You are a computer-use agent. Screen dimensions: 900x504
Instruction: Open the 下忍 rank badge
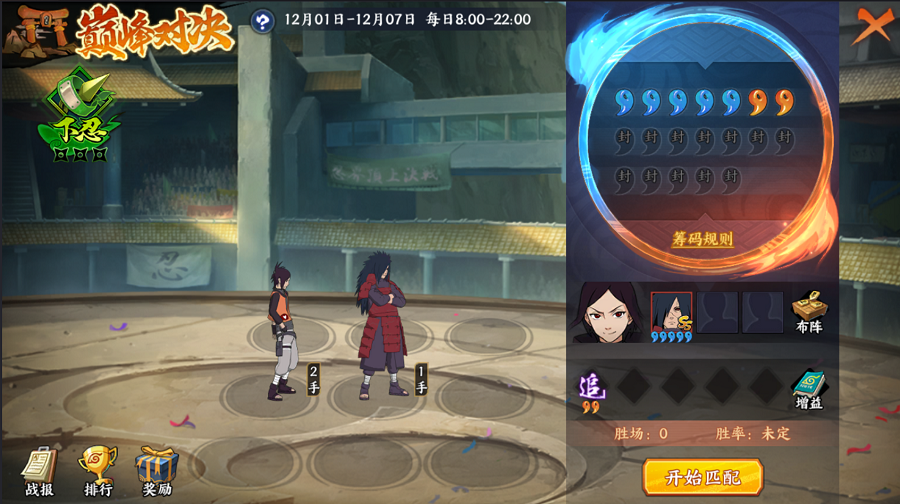click(x=79, y=117)
